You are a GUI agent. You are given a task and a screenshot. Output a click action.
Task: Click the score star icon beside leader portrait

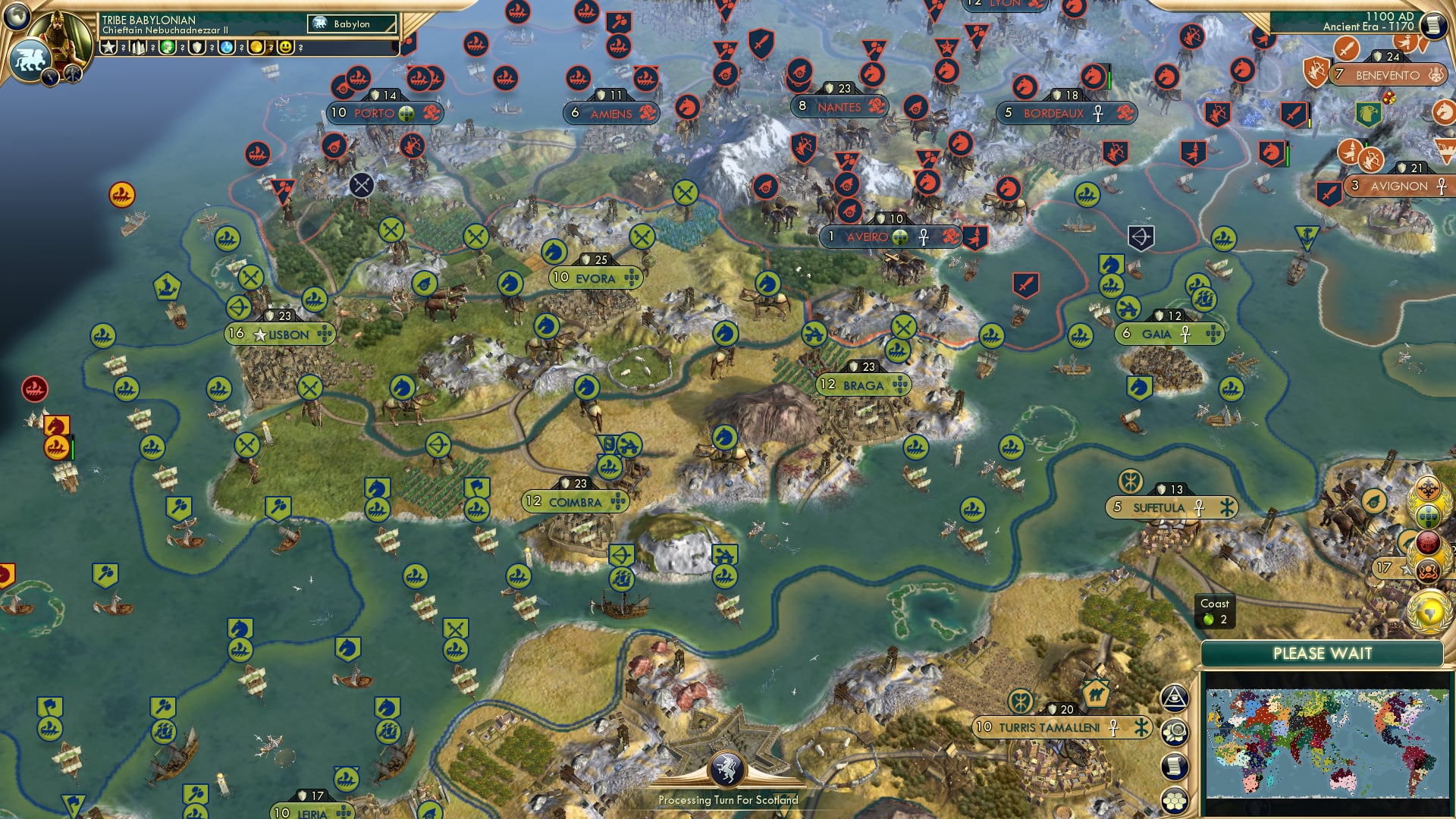[110, 48]
